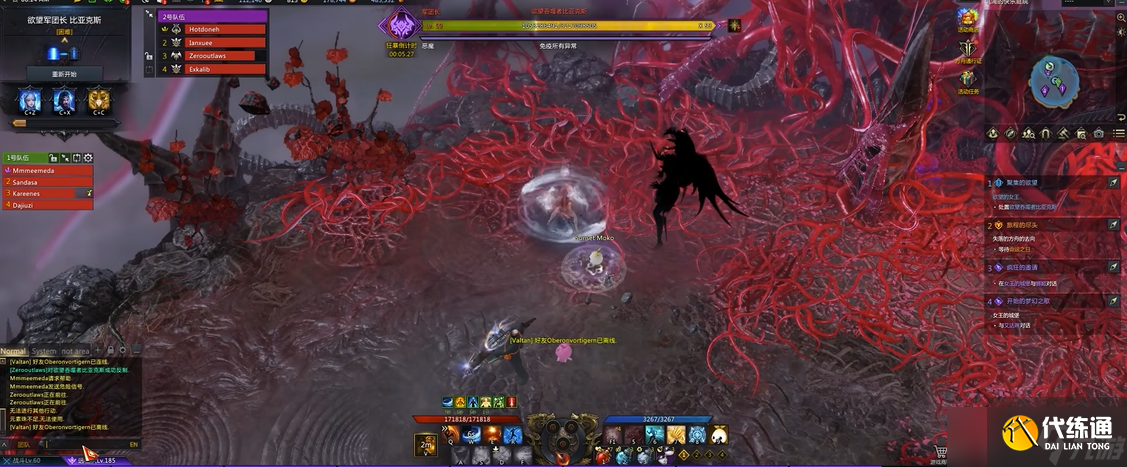1127x467 pixels.
Task: Select party member Hotdoneh in team 2
Action: tap(226, 30)
